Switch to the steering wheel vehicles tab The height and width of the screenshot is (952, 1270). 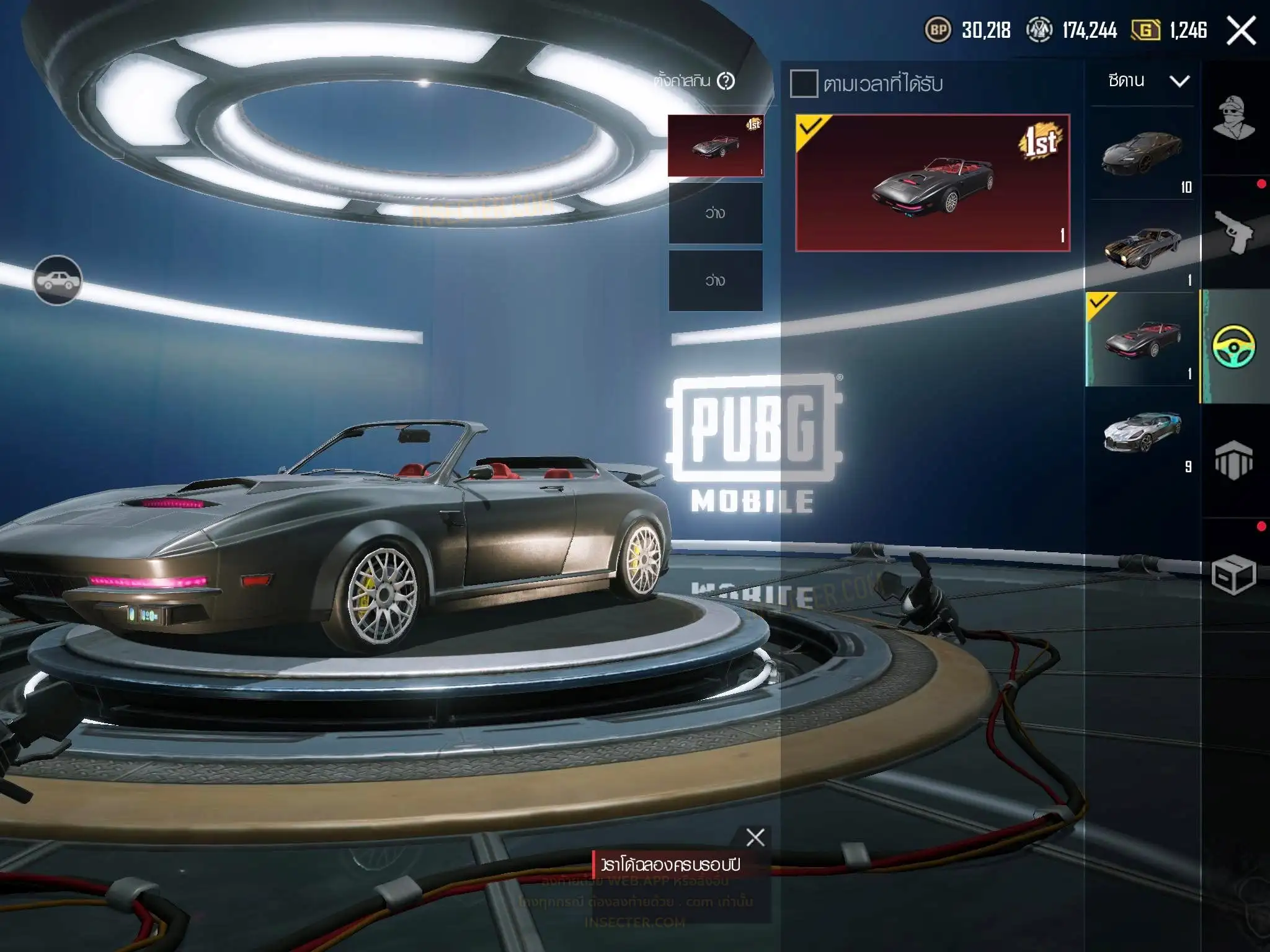click(1234, 346)
